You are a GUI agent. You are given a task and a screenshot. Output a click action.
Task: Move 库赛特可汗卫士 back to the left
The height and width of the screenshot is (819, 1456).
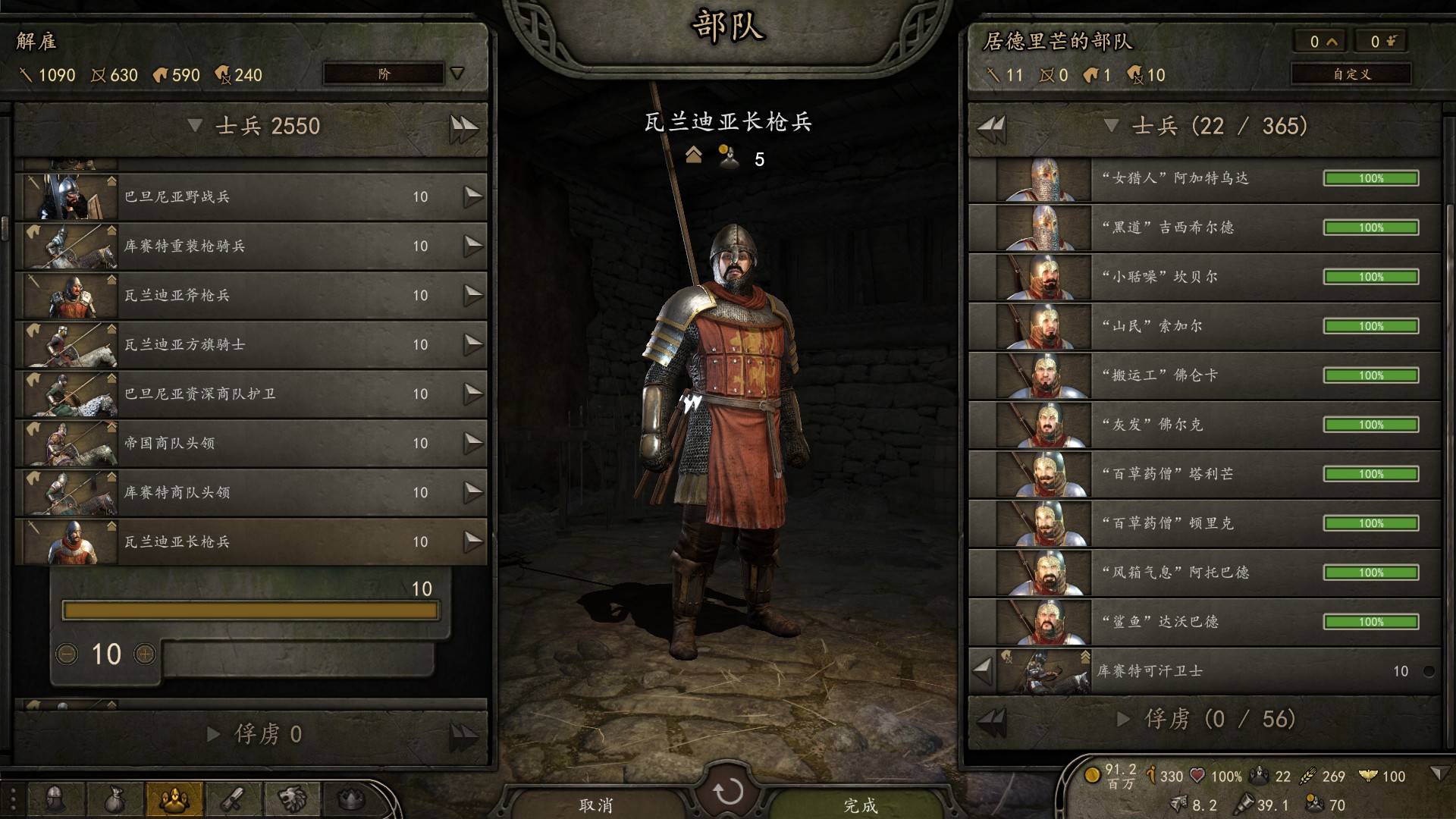pos(983,670)
